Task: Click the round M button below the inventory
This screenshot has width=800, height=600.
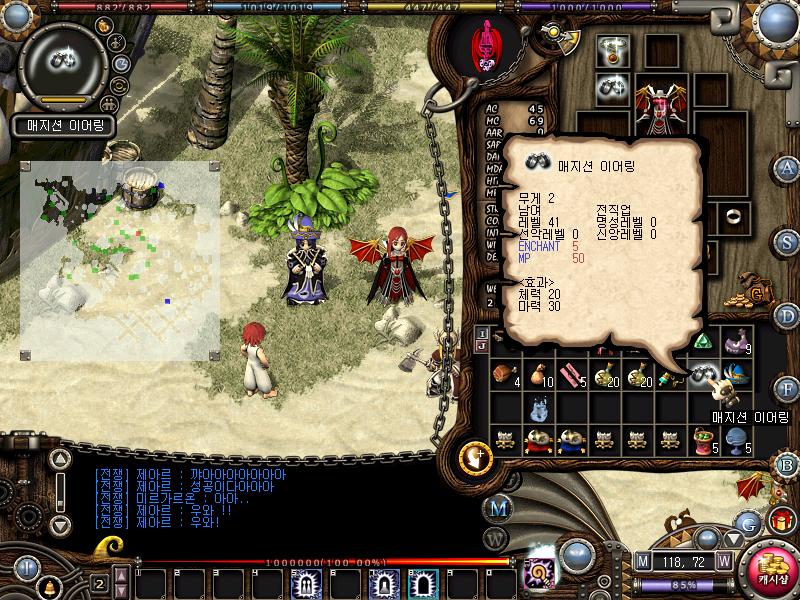Action: click(x=497, y=507)
